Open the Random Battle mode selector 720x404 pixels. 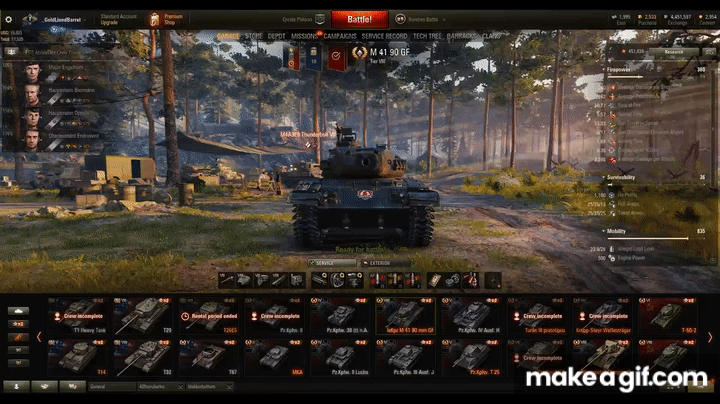(x=418, y=19)
